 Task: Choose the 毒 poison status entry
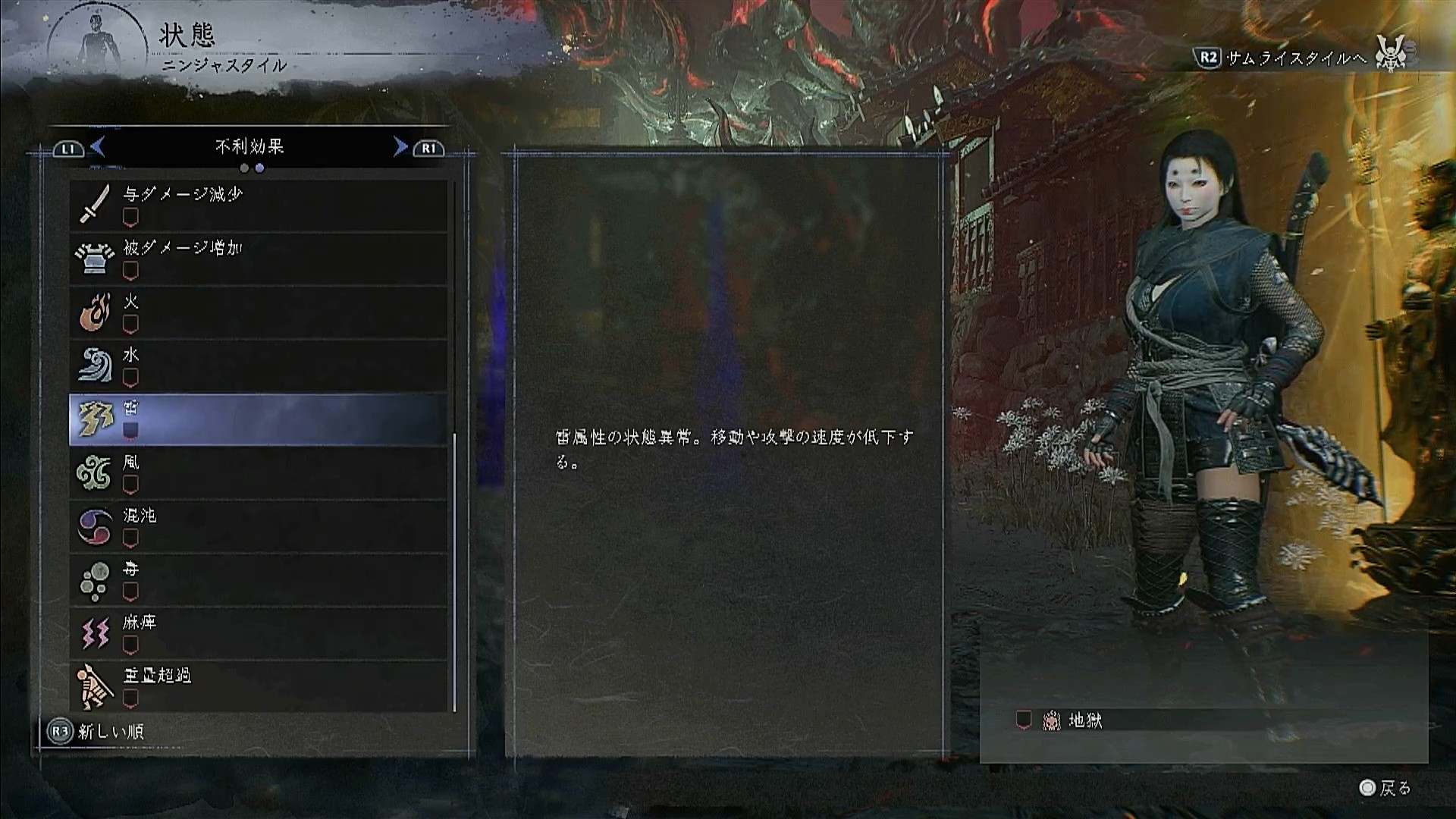(258, 580)
